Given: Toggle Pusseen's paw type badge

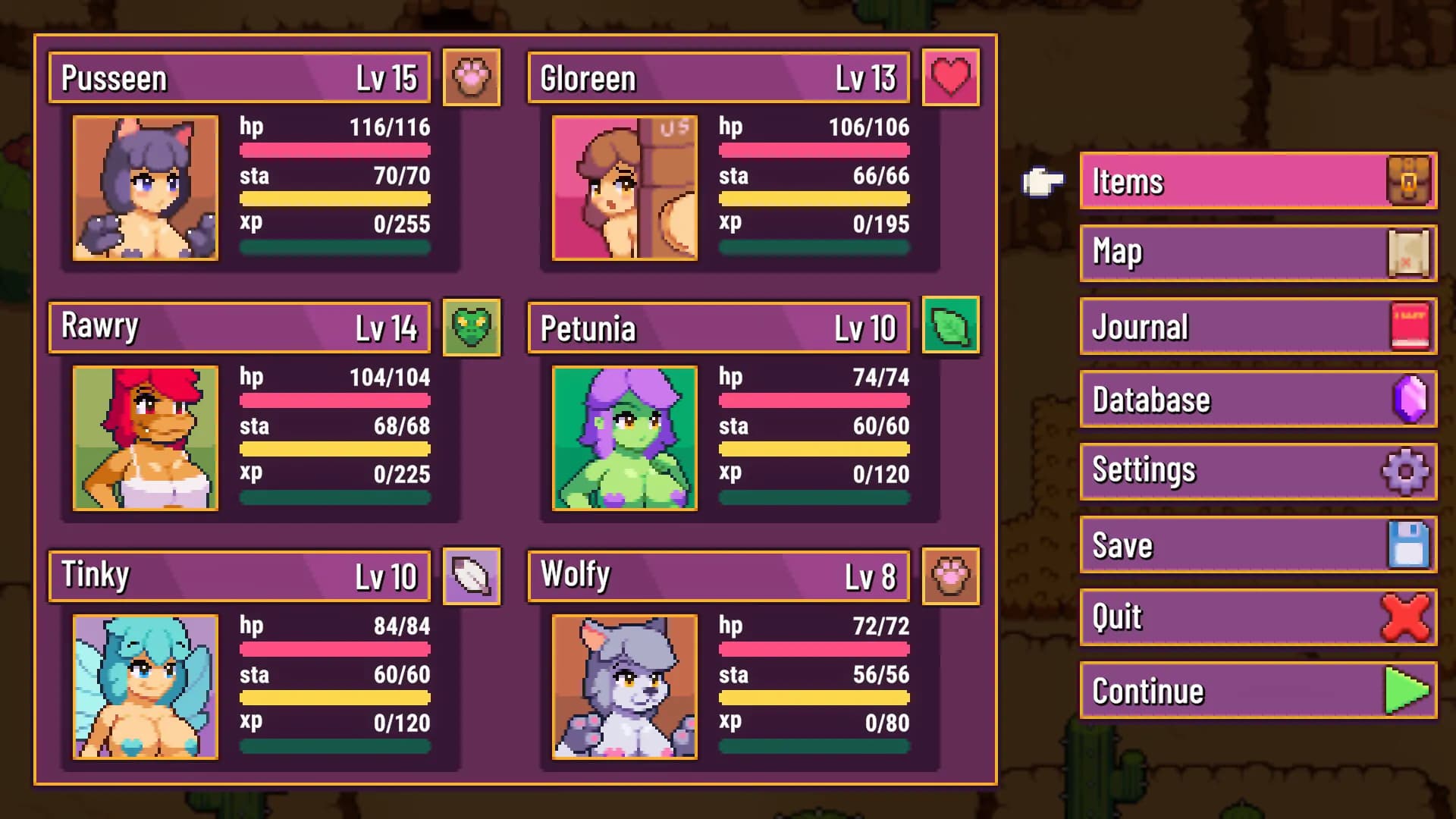Looking at the screenshot, I should pyautogui.click(x=472, y=77).
